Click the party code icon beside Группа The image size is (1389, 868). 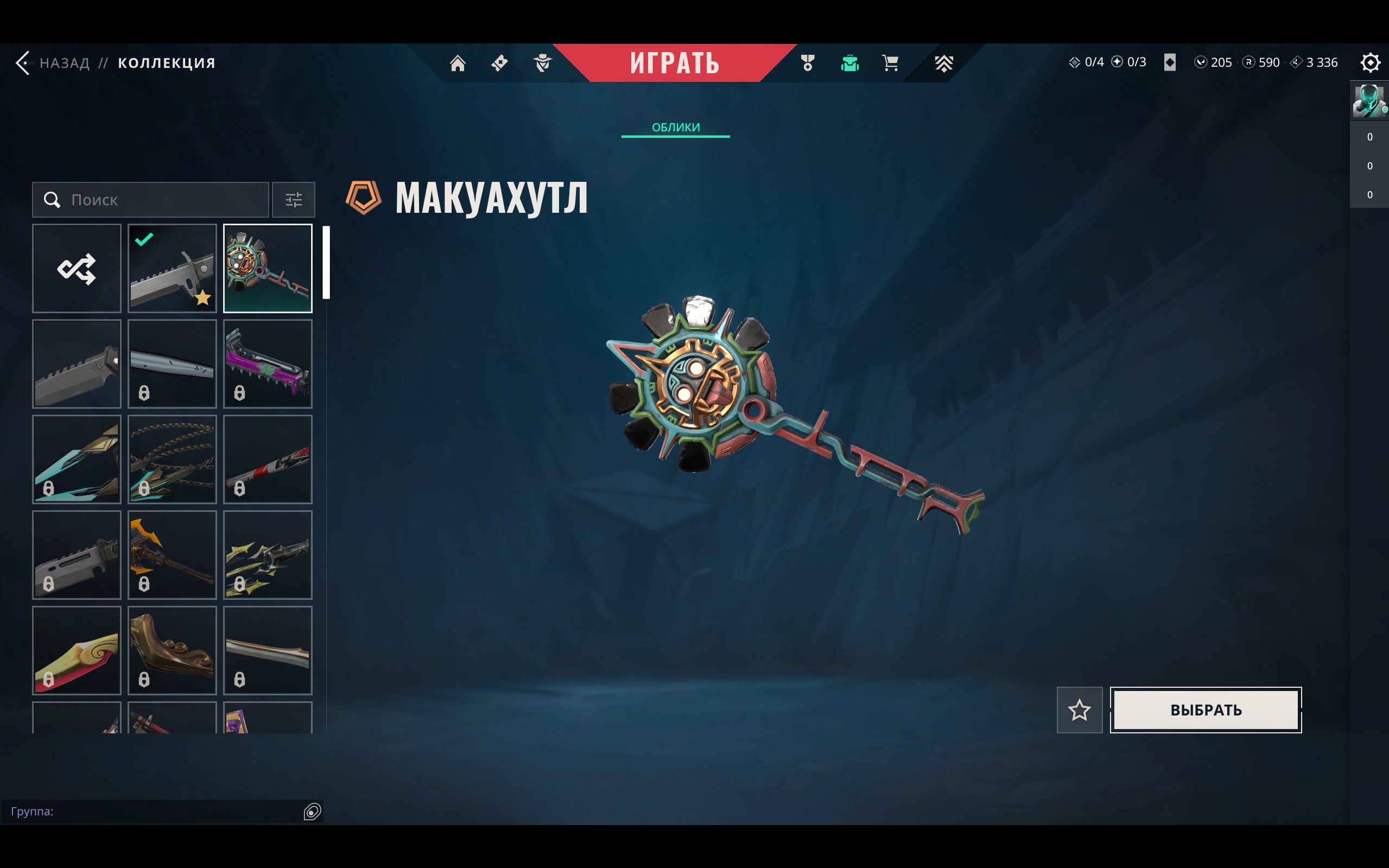(x=312, y=811)
